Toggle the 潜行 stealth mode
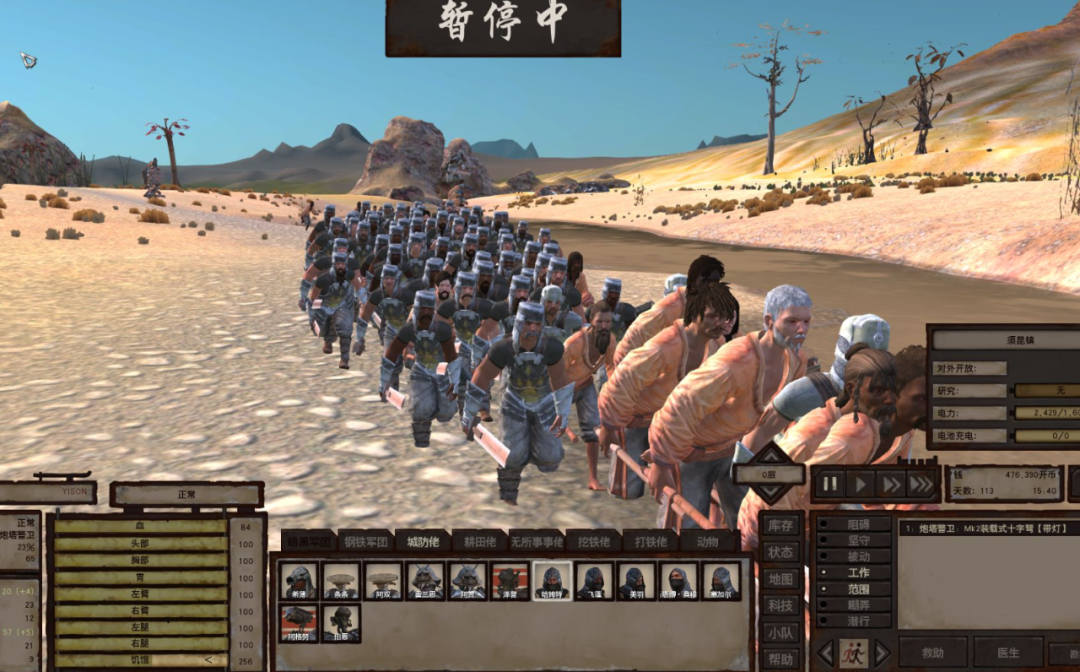 click(857, 621)
